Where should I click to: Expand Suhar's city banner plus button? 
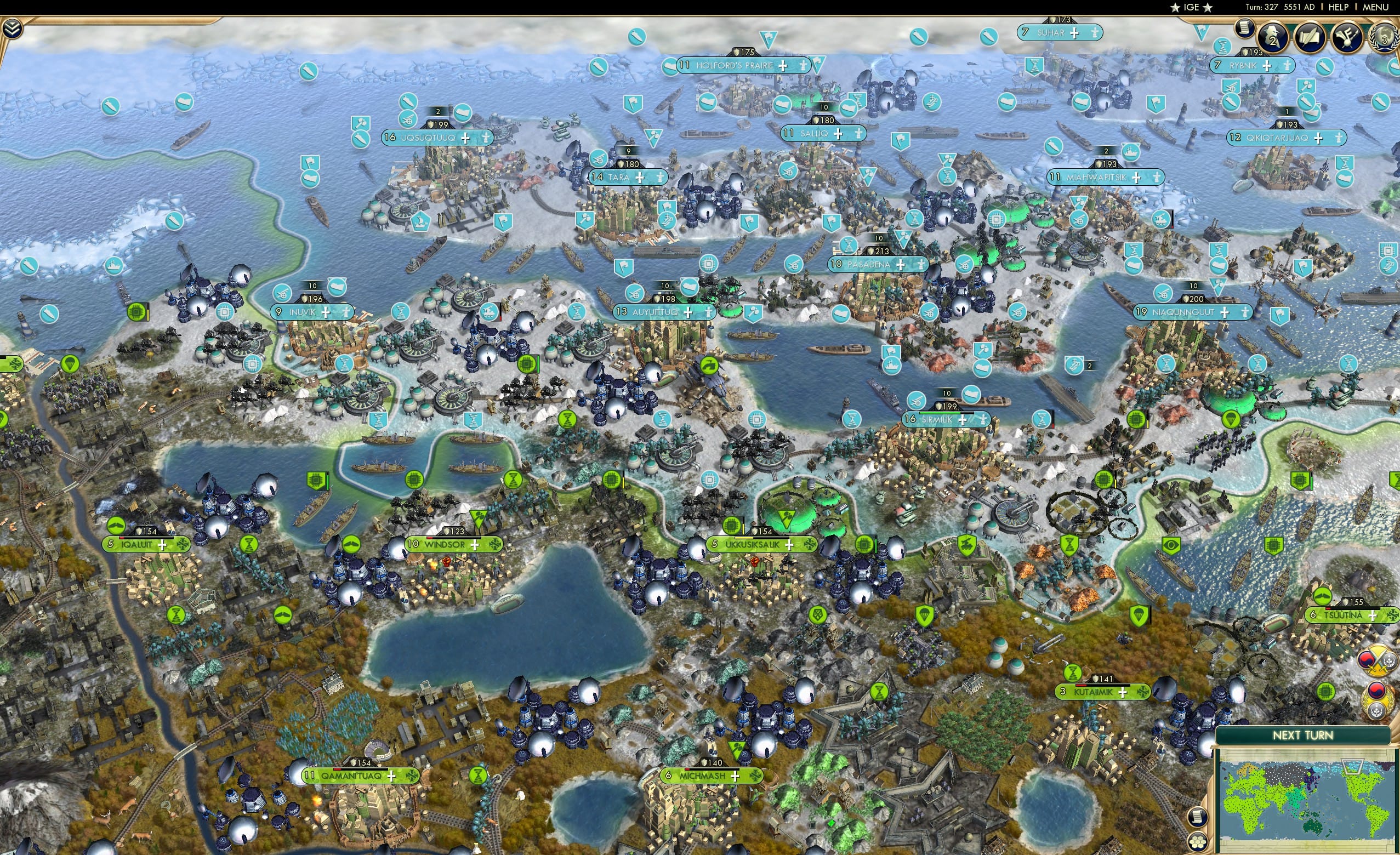click(1075, 33)
